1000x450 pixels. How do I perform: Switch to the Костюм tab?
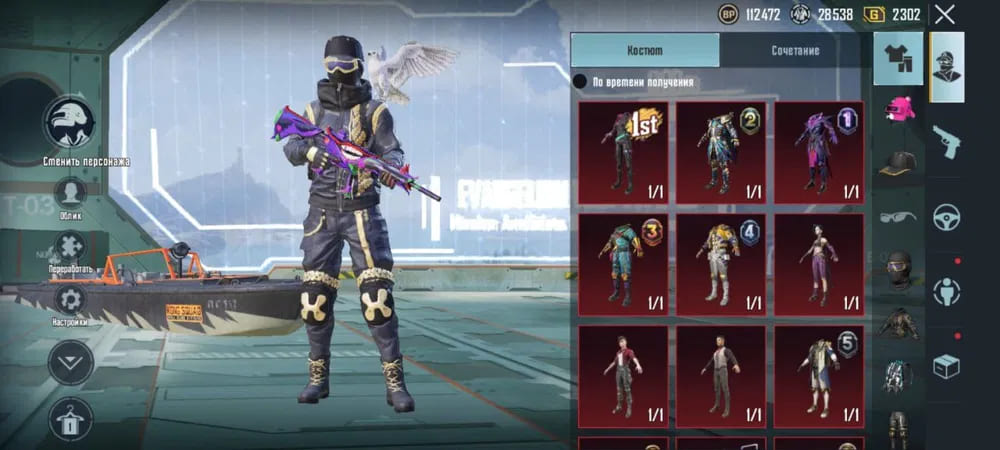tap(645, 50)
